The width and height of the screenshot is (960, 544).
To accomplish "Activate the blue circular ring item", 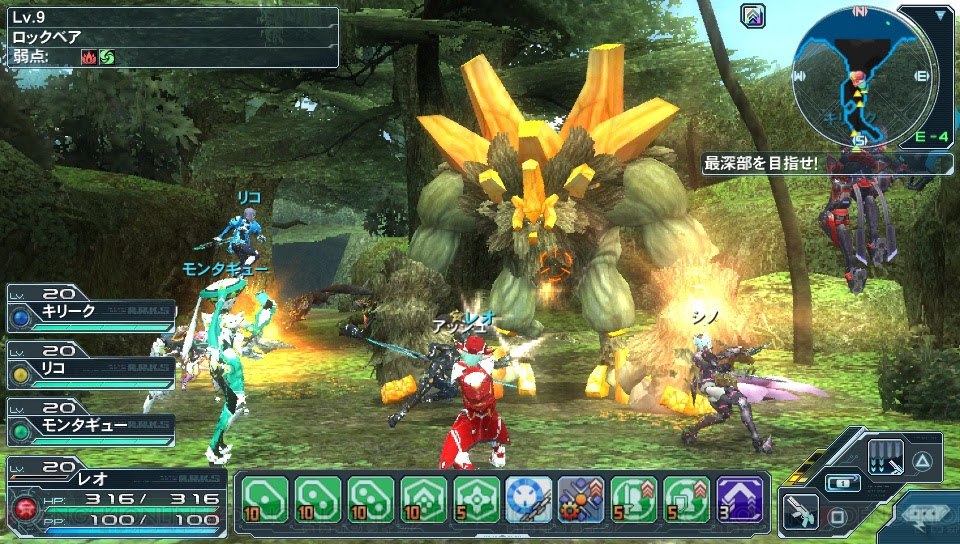I will tap(529, 498).
